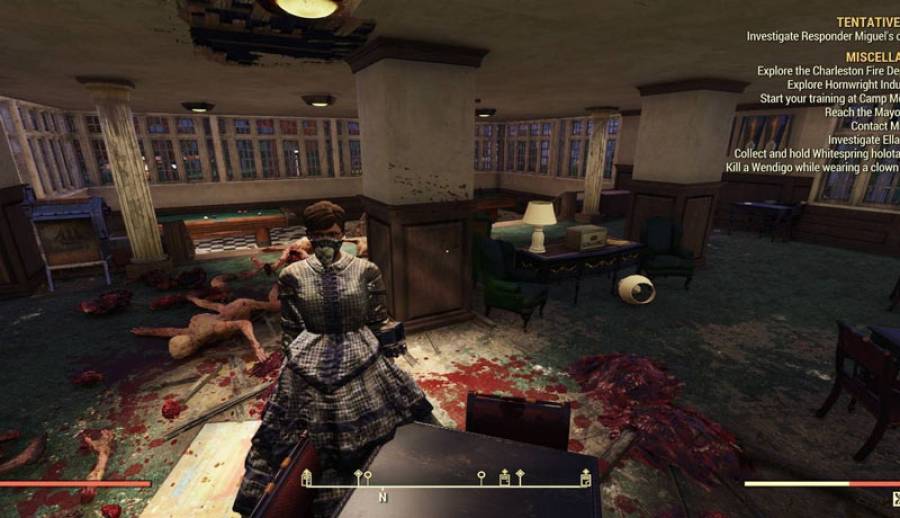Click the TENTATIVE quest header
Screen dimensions: 900x518
[x=867, y=22]
